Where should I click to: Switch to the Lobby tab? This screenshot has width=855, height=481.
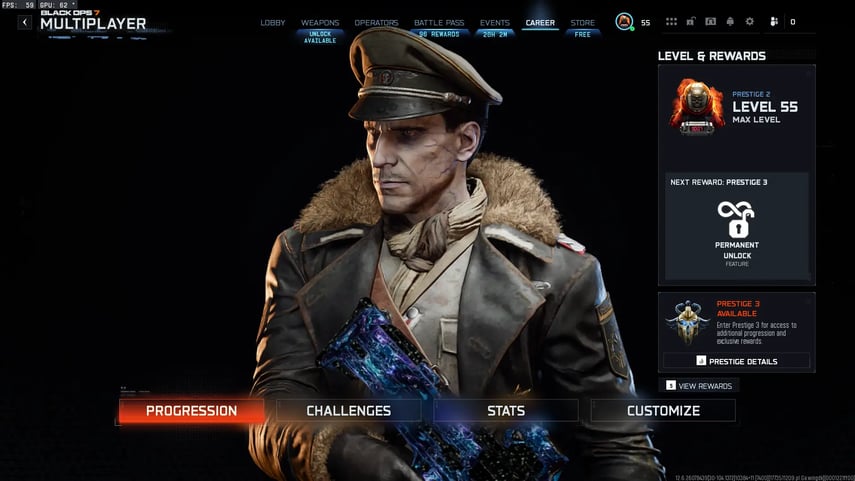pos(273,22)
